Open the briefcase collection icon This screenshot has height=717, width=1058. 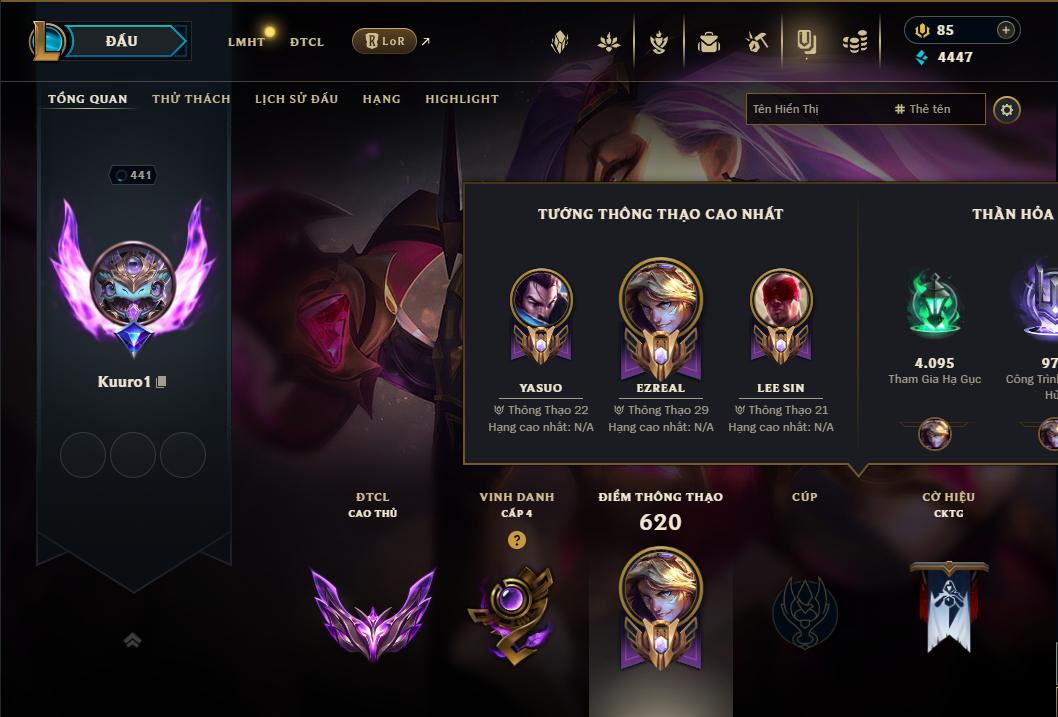click(709, 42)
